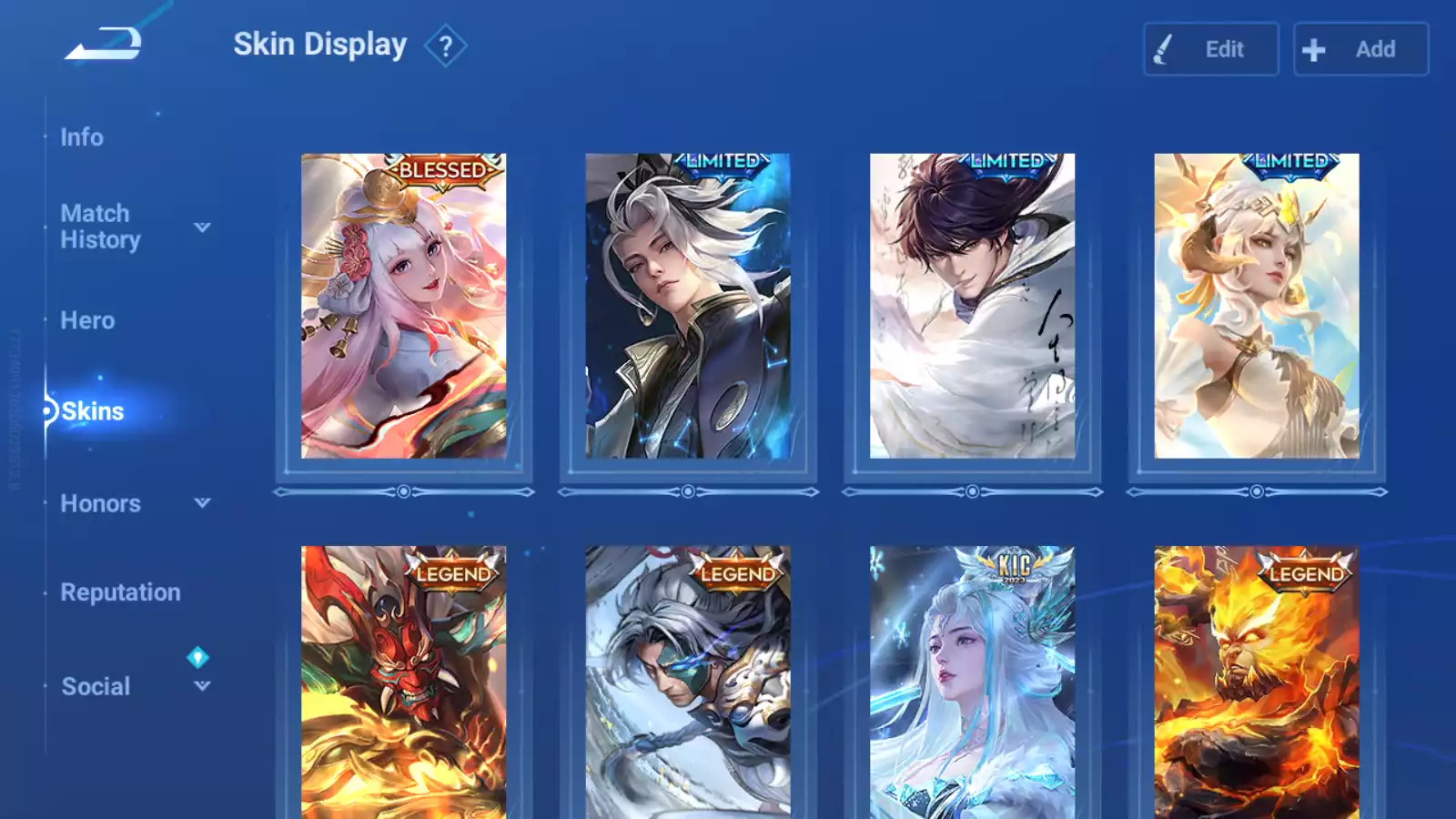Image resolution: width=1456 pixels, height=819 pixels.
Task: Pick the Limited golden-horned blonde skin card
Action: pyautogui.click(x=1256, y=306)
